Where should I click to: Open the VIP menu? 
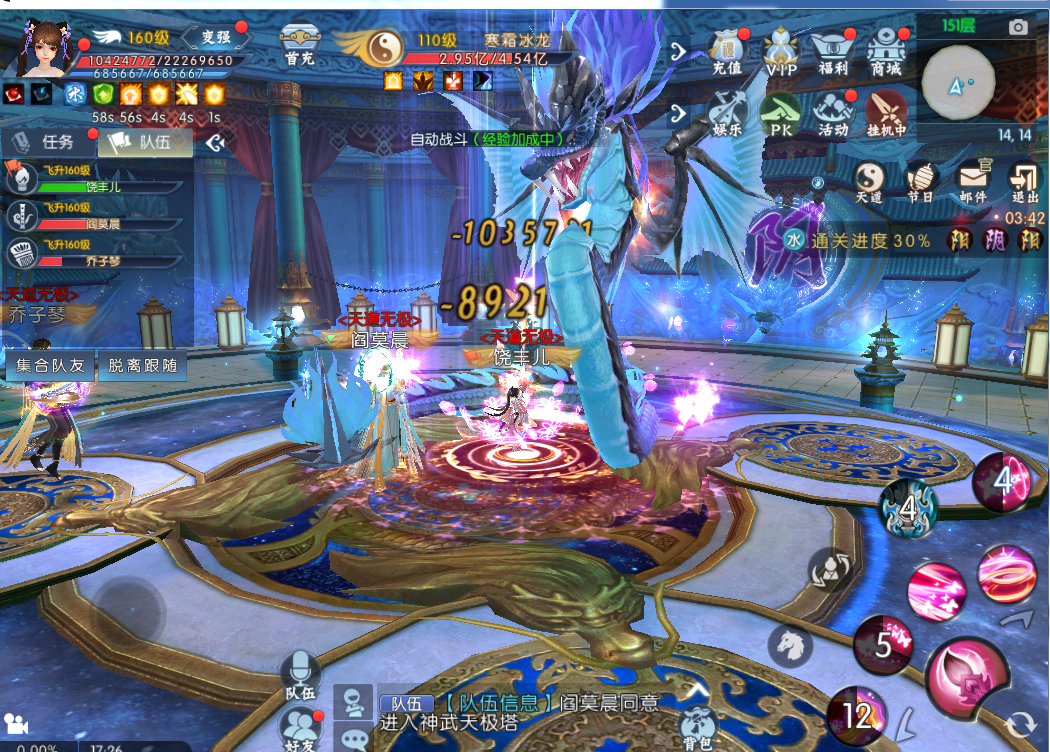coord(780,51)
